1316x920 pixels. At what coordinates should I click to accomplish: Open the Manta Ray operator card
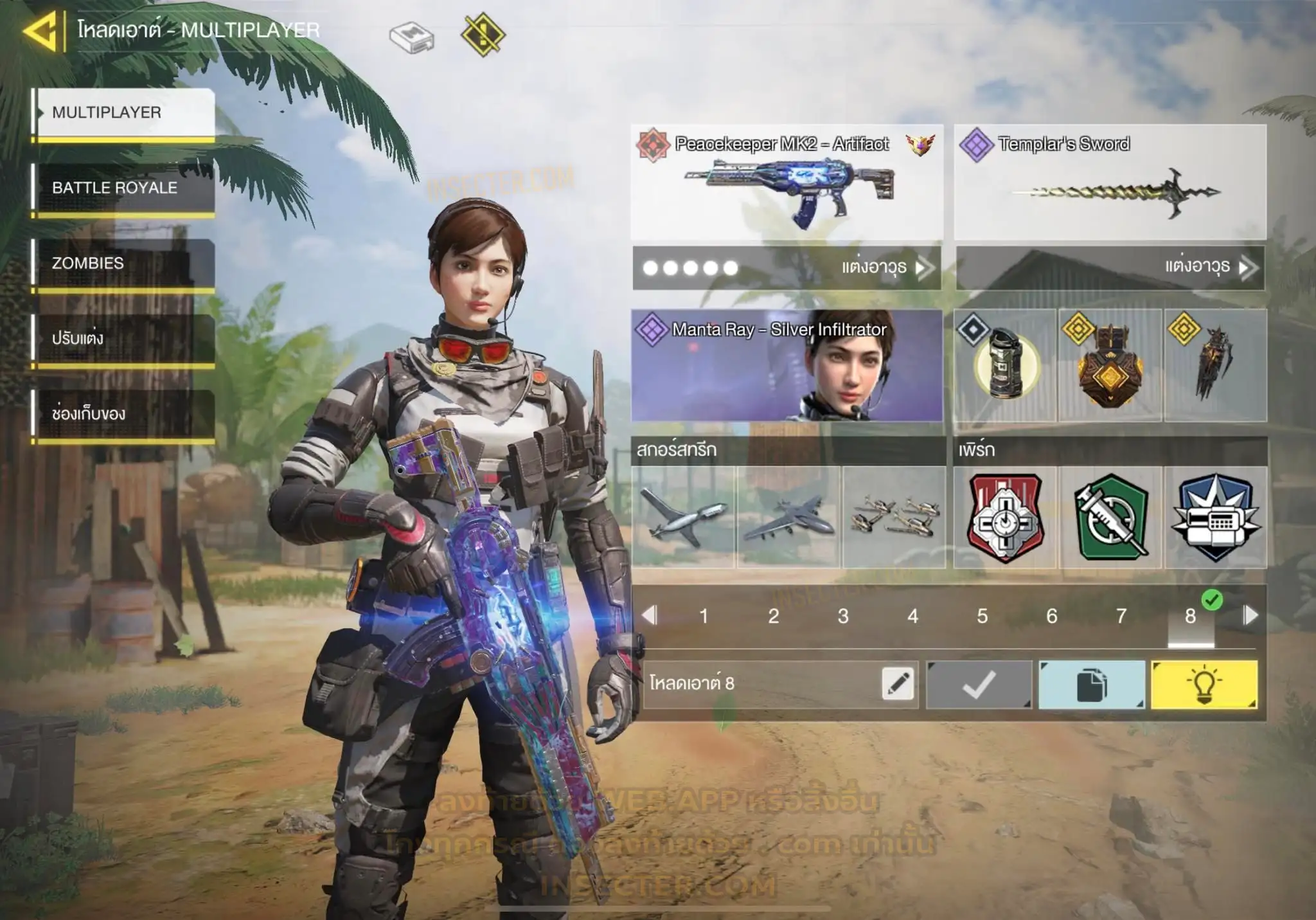point(787,365)
